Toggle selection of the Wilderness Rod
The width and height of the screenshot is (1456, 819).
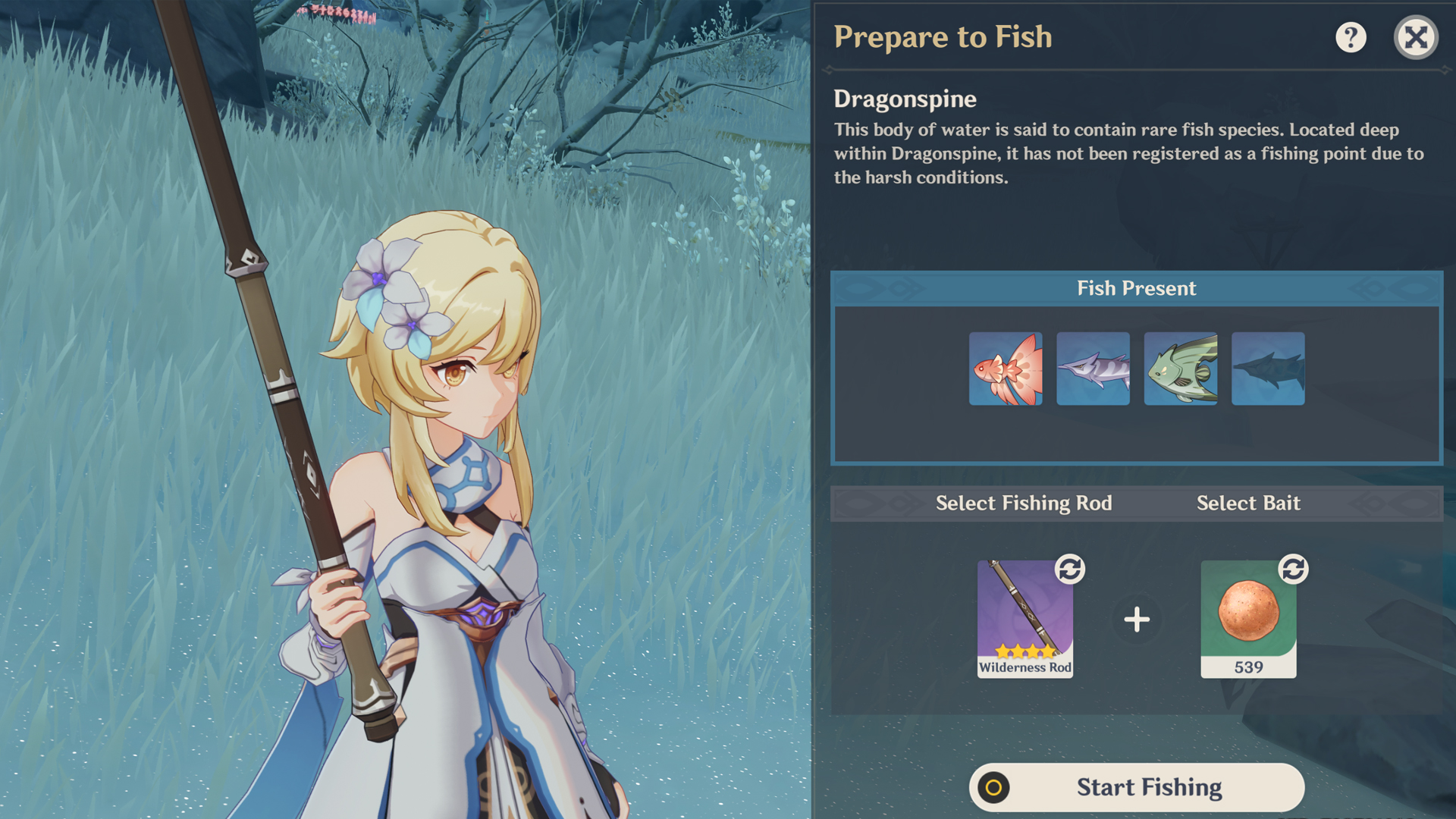pos(1024,618)
